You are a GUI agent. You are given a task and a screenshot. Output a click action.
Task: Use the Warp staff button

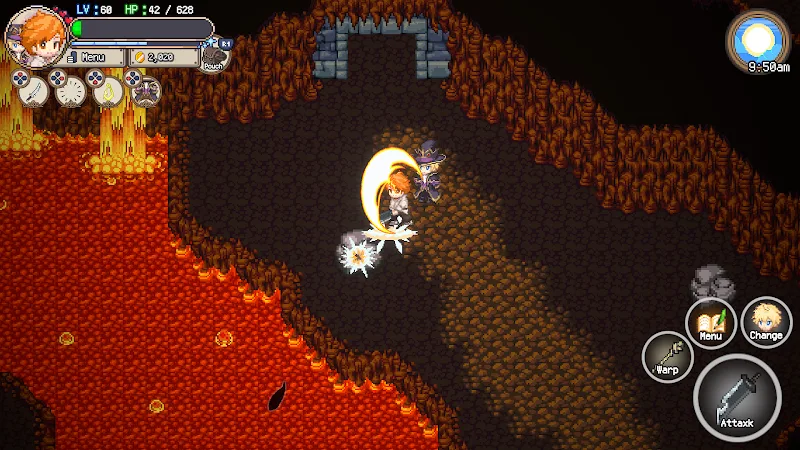tap(667, 356)
